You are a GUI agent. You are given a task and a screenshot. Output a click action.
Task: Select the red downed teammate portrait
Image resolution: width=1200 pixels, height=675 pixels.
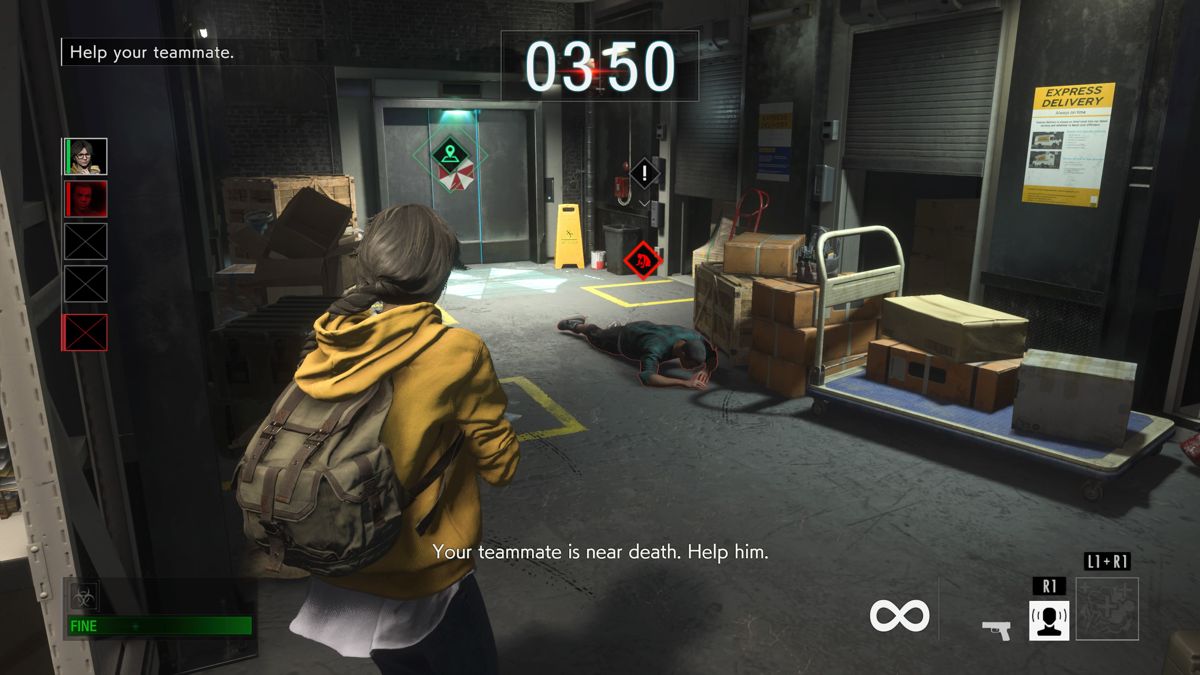(85, 199)
